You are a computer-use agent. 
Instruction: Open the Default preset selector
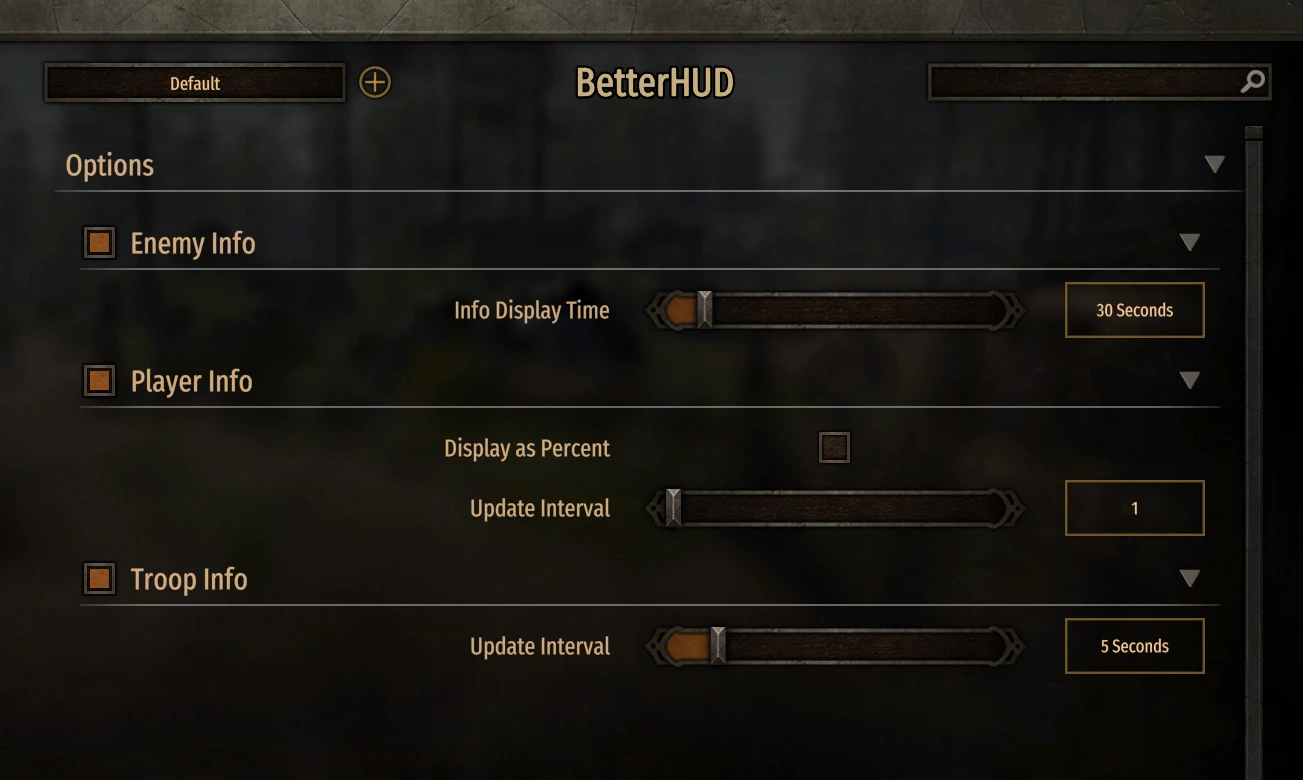click(194, 83)
